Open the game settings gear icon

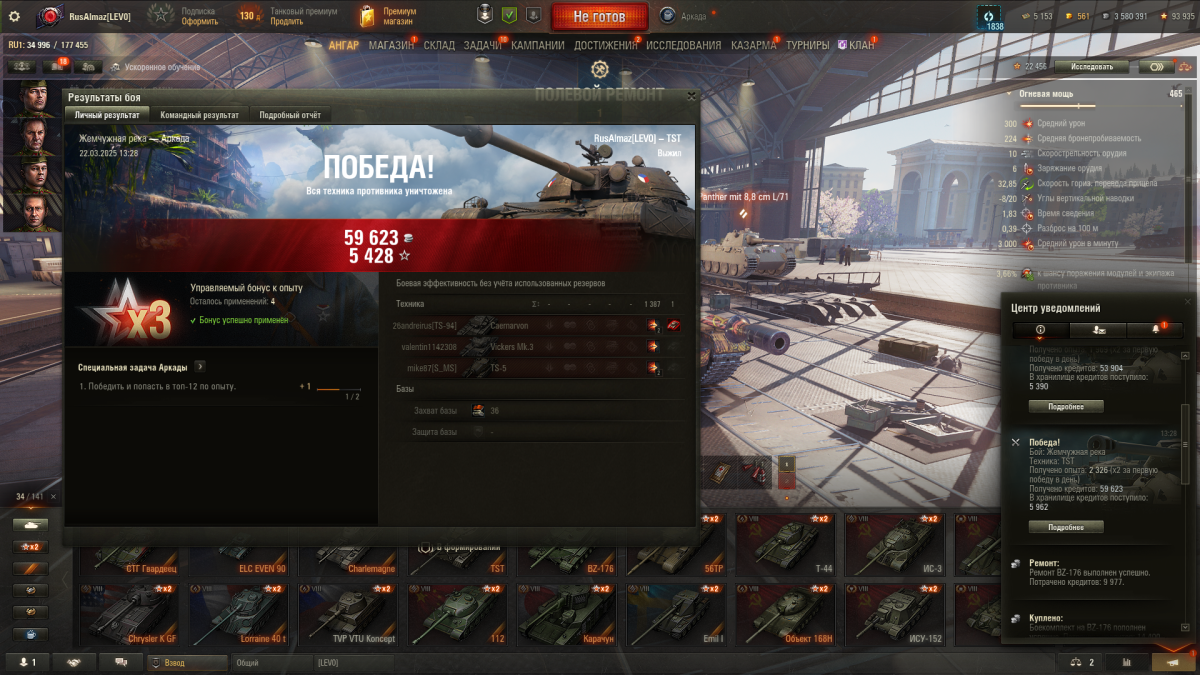(x=14, y=16)
